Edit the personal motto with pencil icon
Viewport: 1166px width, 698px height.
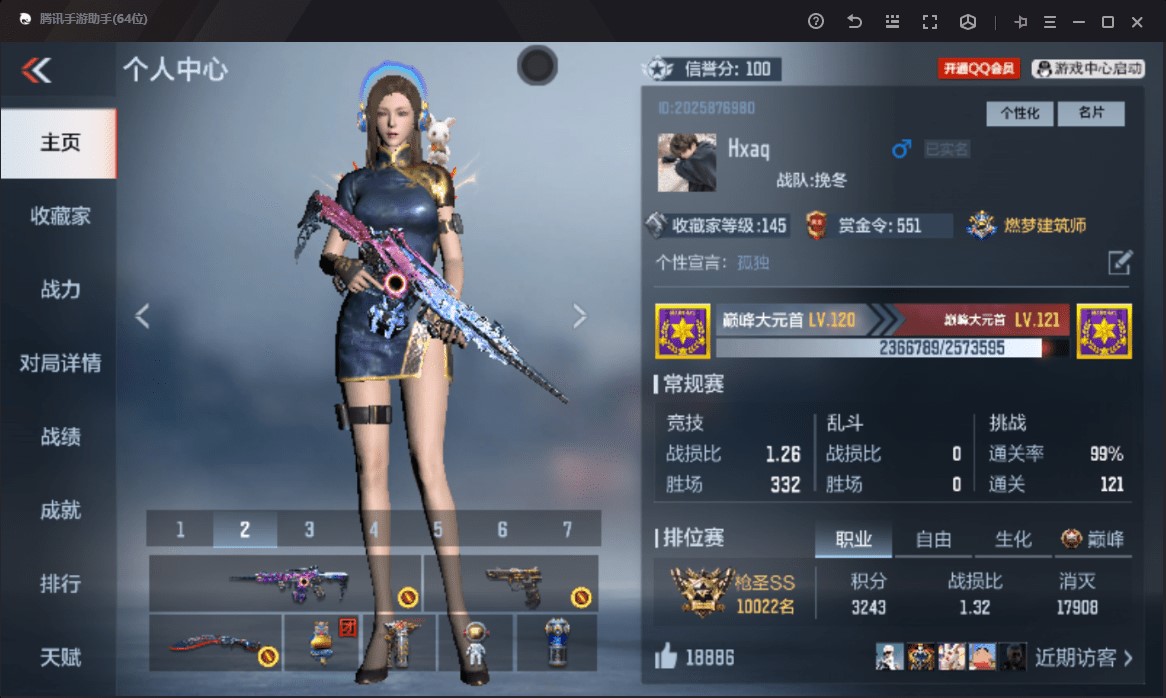(x=1120, y=263)
